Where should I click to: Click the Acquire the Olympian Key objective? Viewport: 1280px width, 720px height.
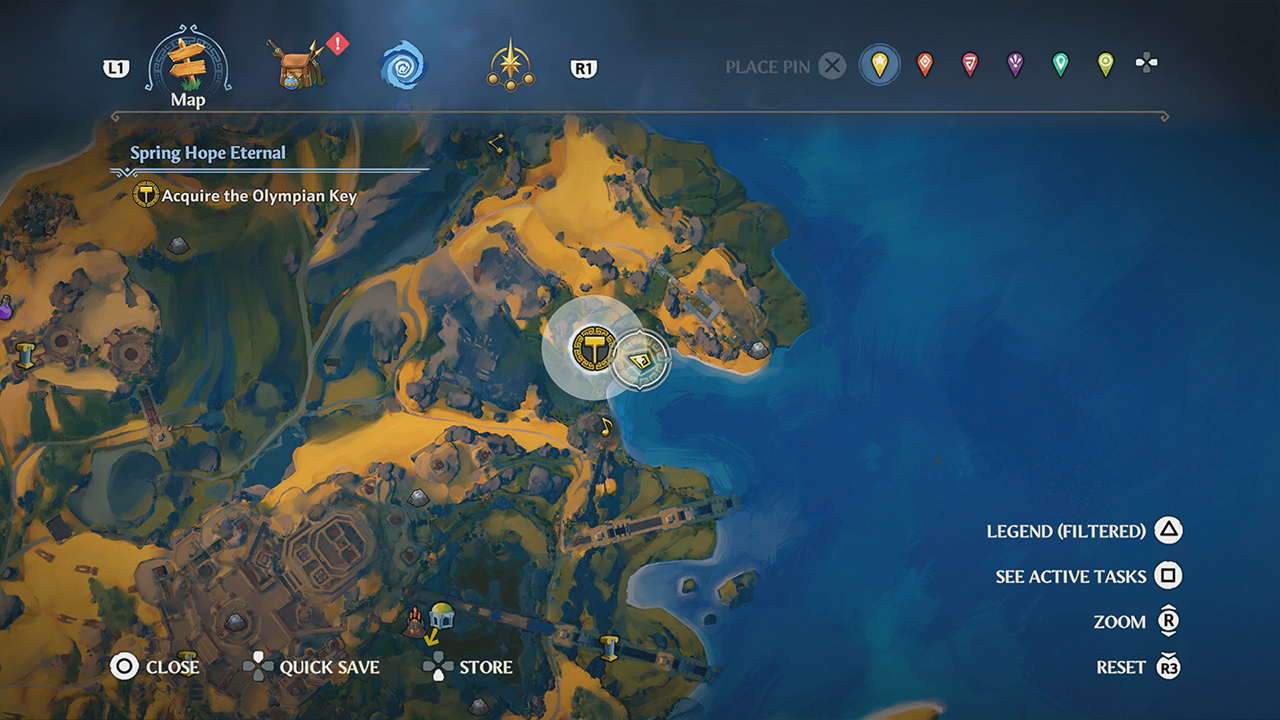point(258,196)
